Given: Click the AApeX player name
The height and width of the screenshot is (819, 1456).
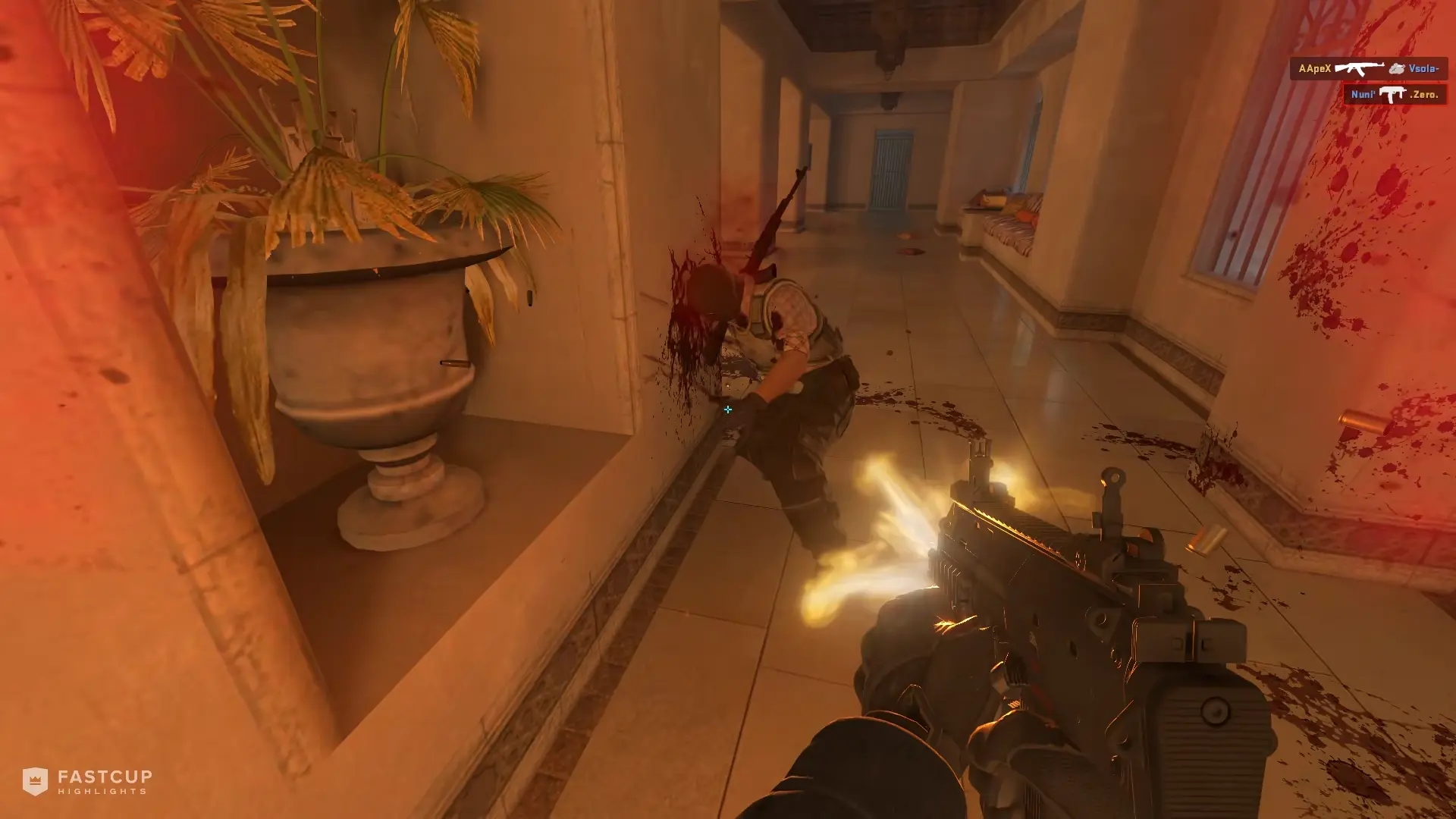Looking at the screenshot, I should [x=1316, y=68].
